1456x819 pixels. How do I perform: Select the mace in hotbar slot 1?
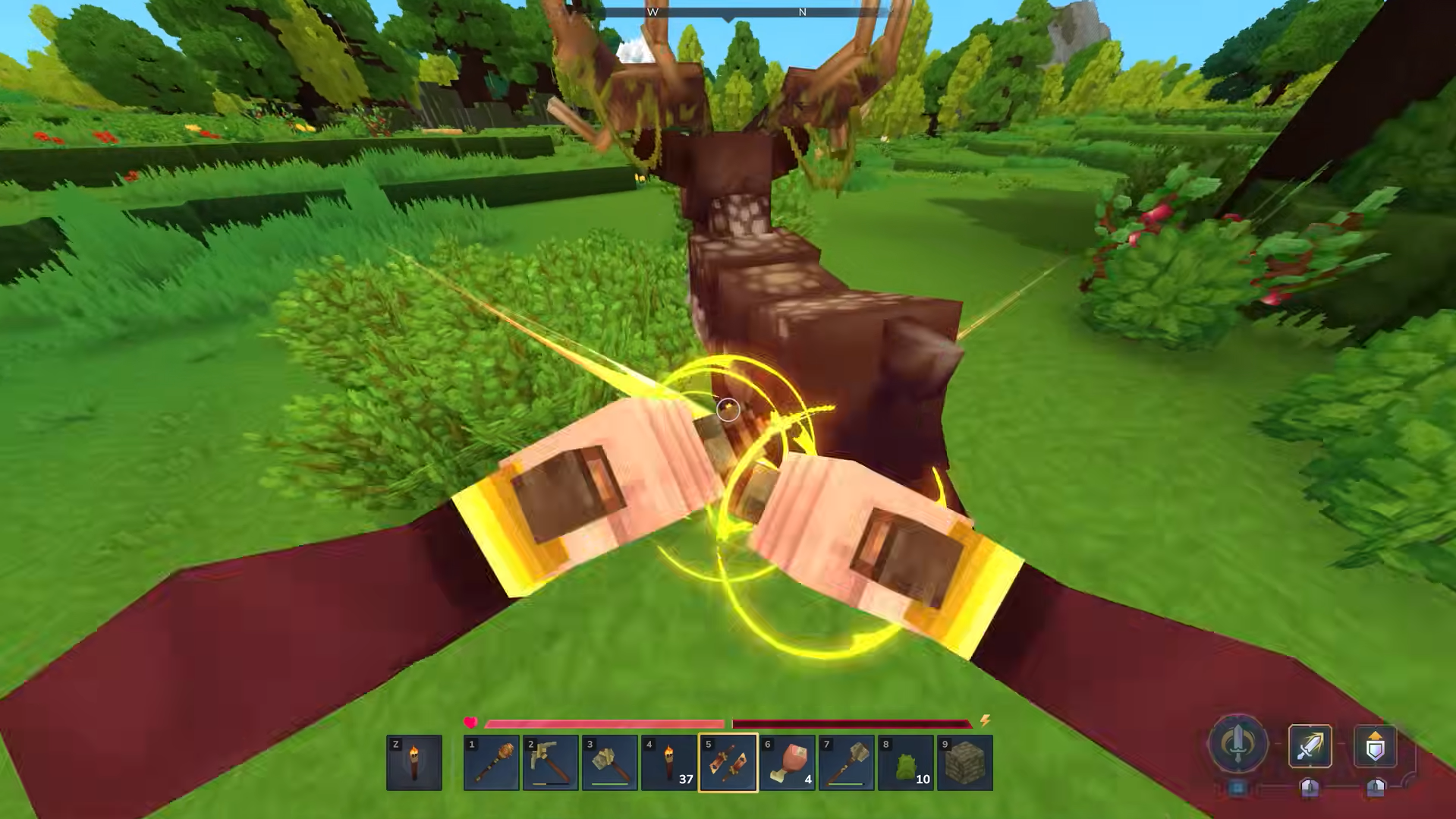pyautogui.click(x=492, y=761)
